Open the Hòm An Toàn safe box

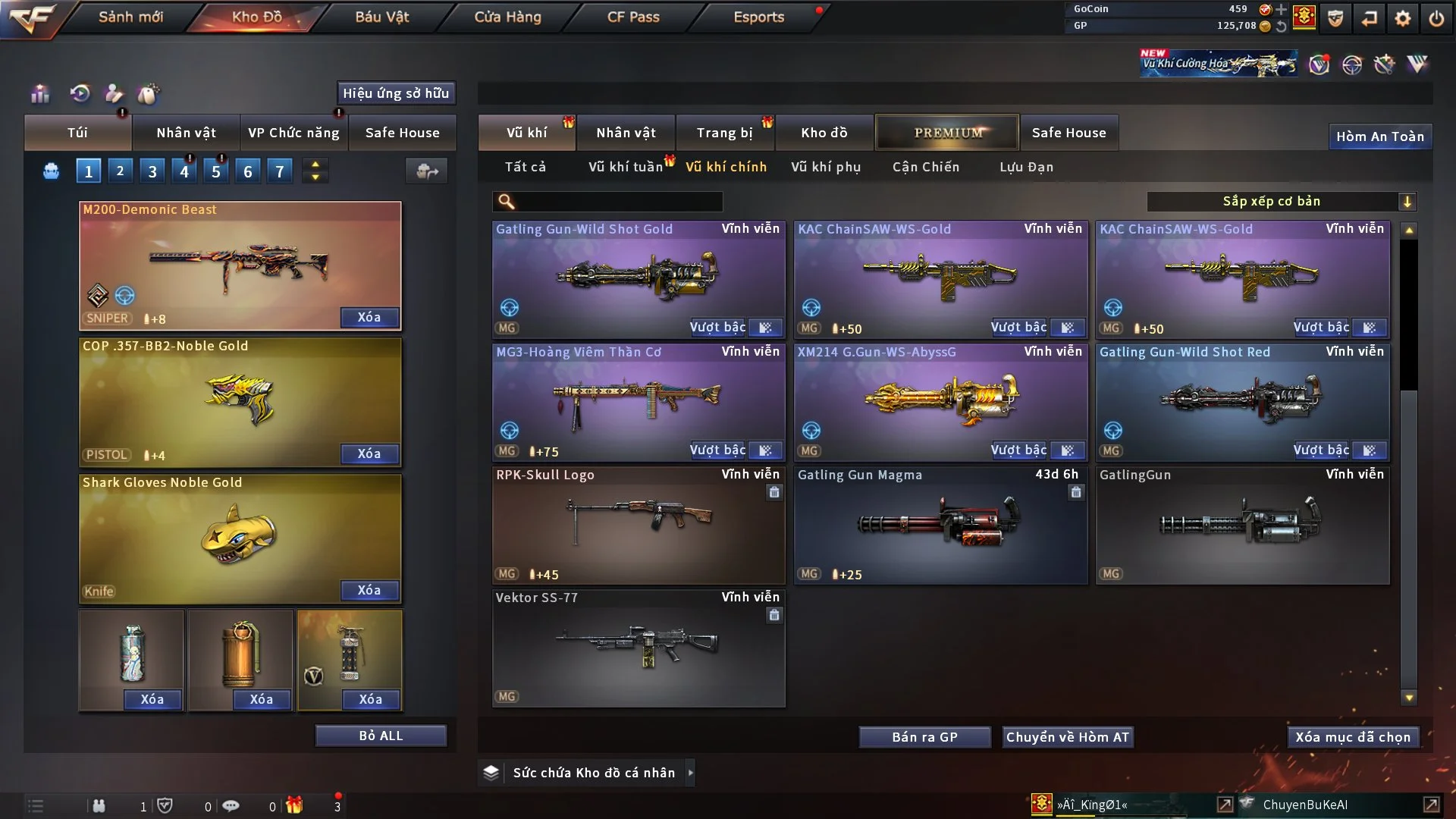point(1379,136)
